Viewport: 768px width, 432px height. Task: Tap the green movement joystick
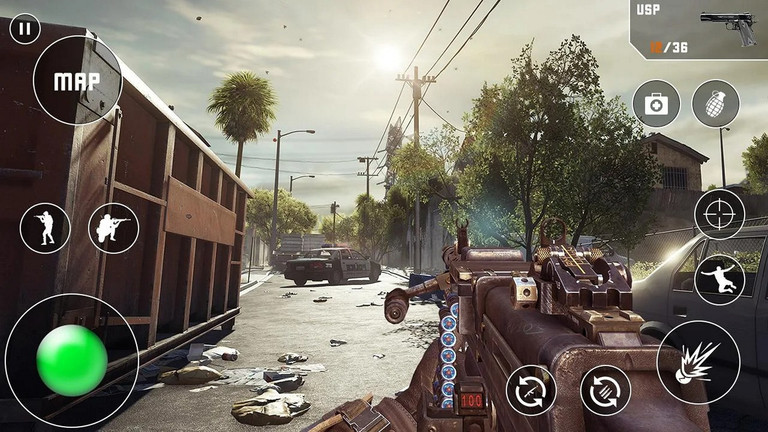click(71, 360)
